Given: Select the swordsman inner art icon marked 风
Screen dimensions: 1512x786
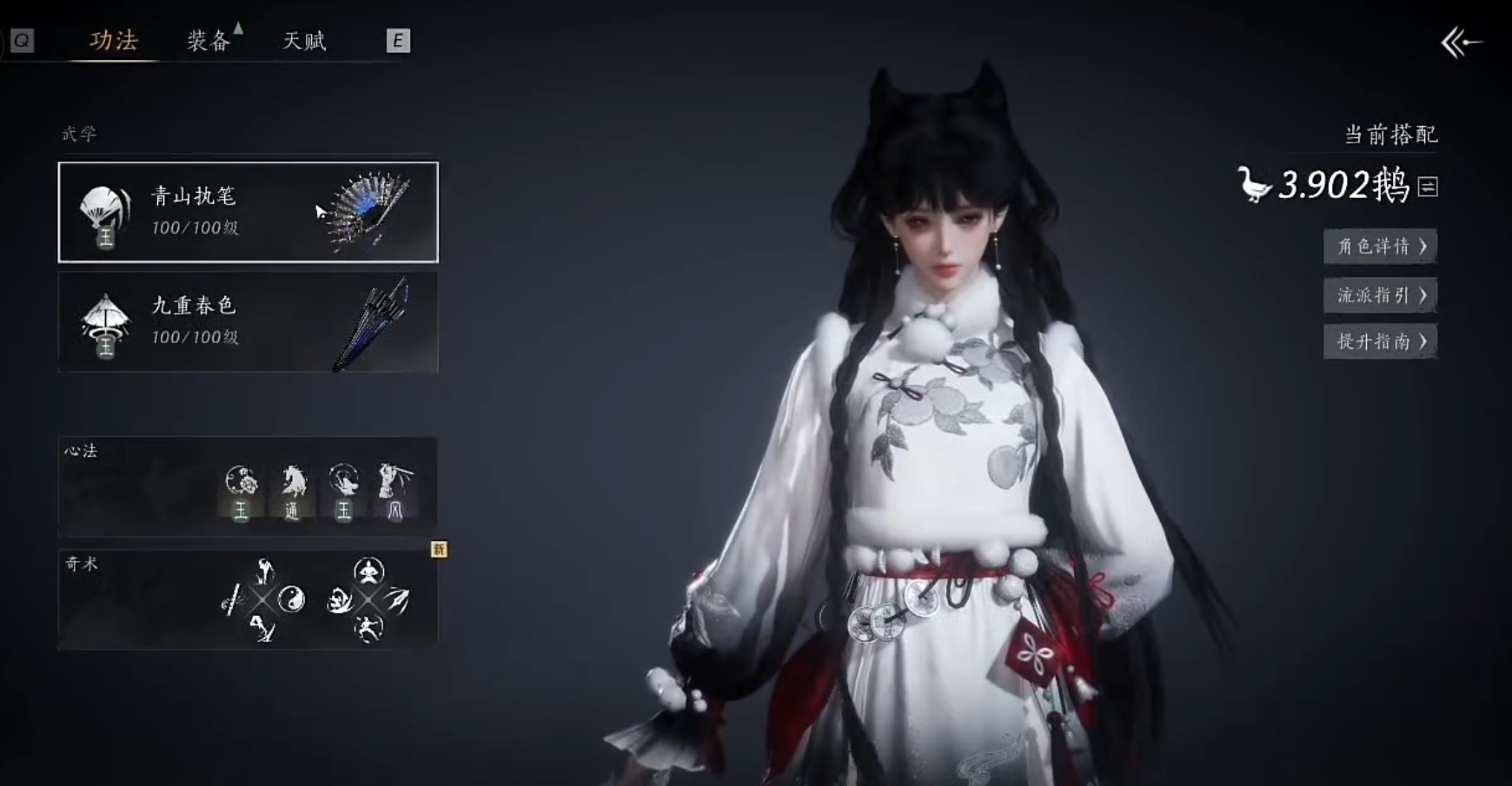Looking at the screenshot, I should pyautogui.click(x=395, y=482).
